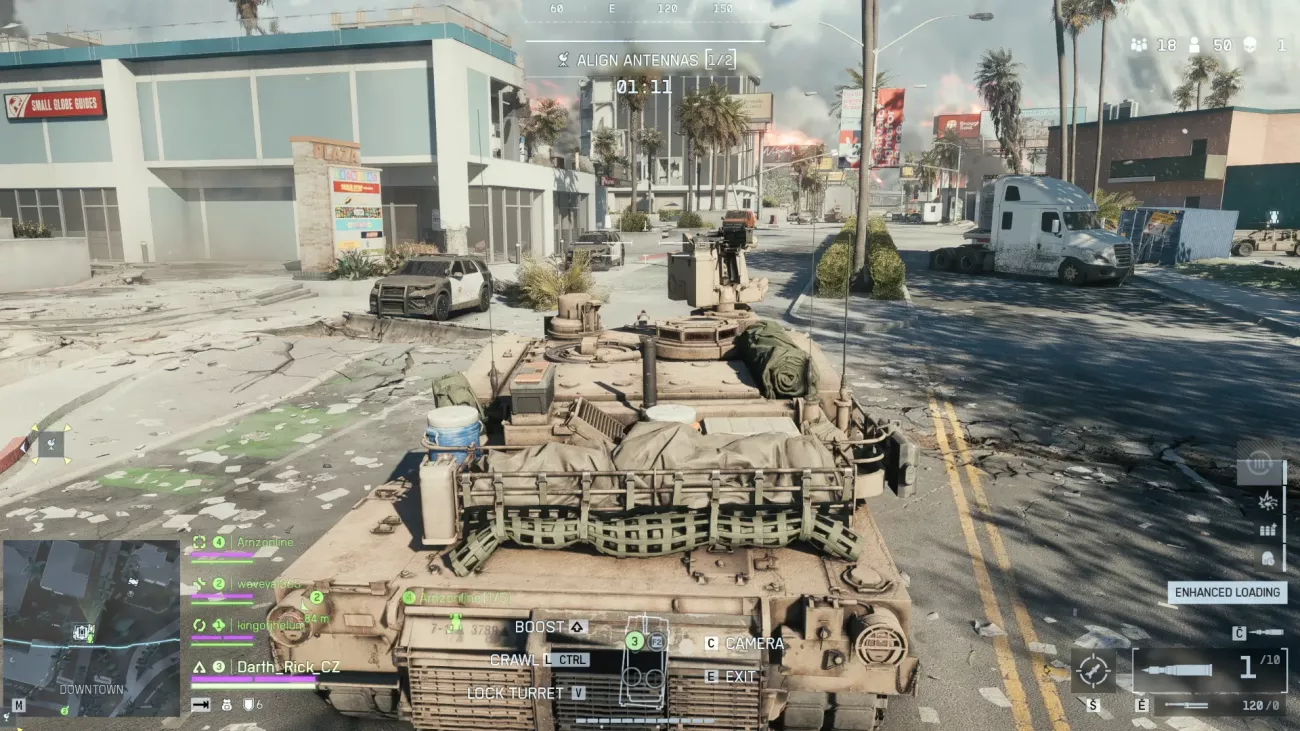Click the Enhanced Loading upgrade label
The width and height of the screenshot is (1300, 731).
pyautogui.click(x=1227, y=592)
